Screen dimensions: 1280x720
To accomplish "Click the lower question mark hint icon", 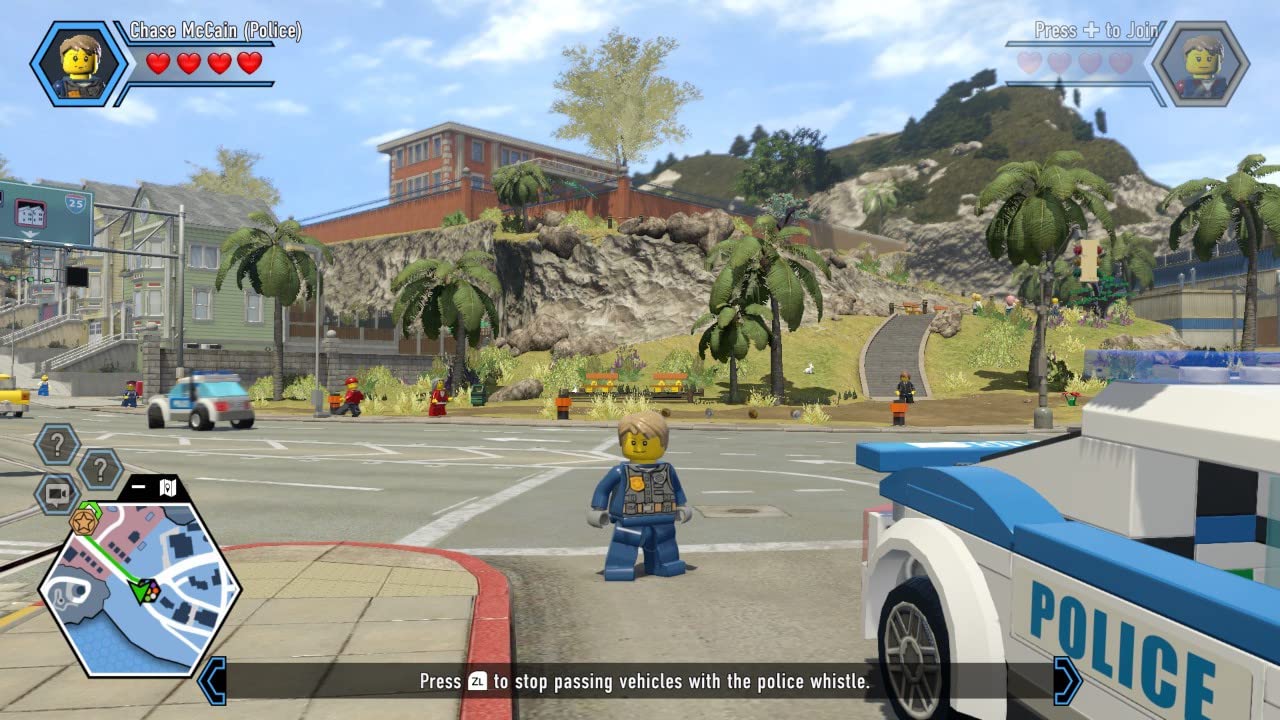I will click(100, 467).
